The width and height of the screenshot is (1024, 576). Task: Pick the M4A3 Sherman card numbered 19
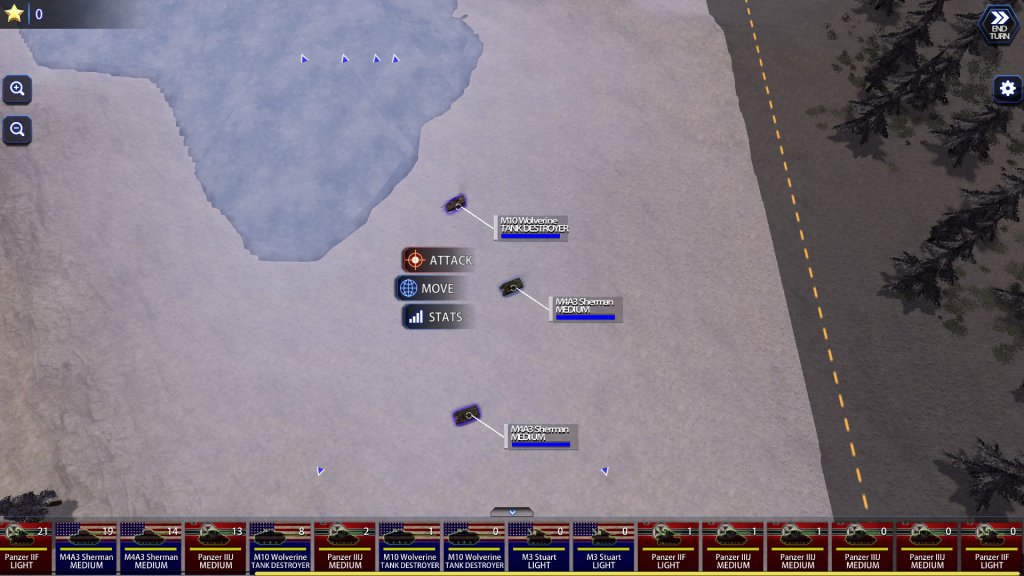[x=87, y=547]
